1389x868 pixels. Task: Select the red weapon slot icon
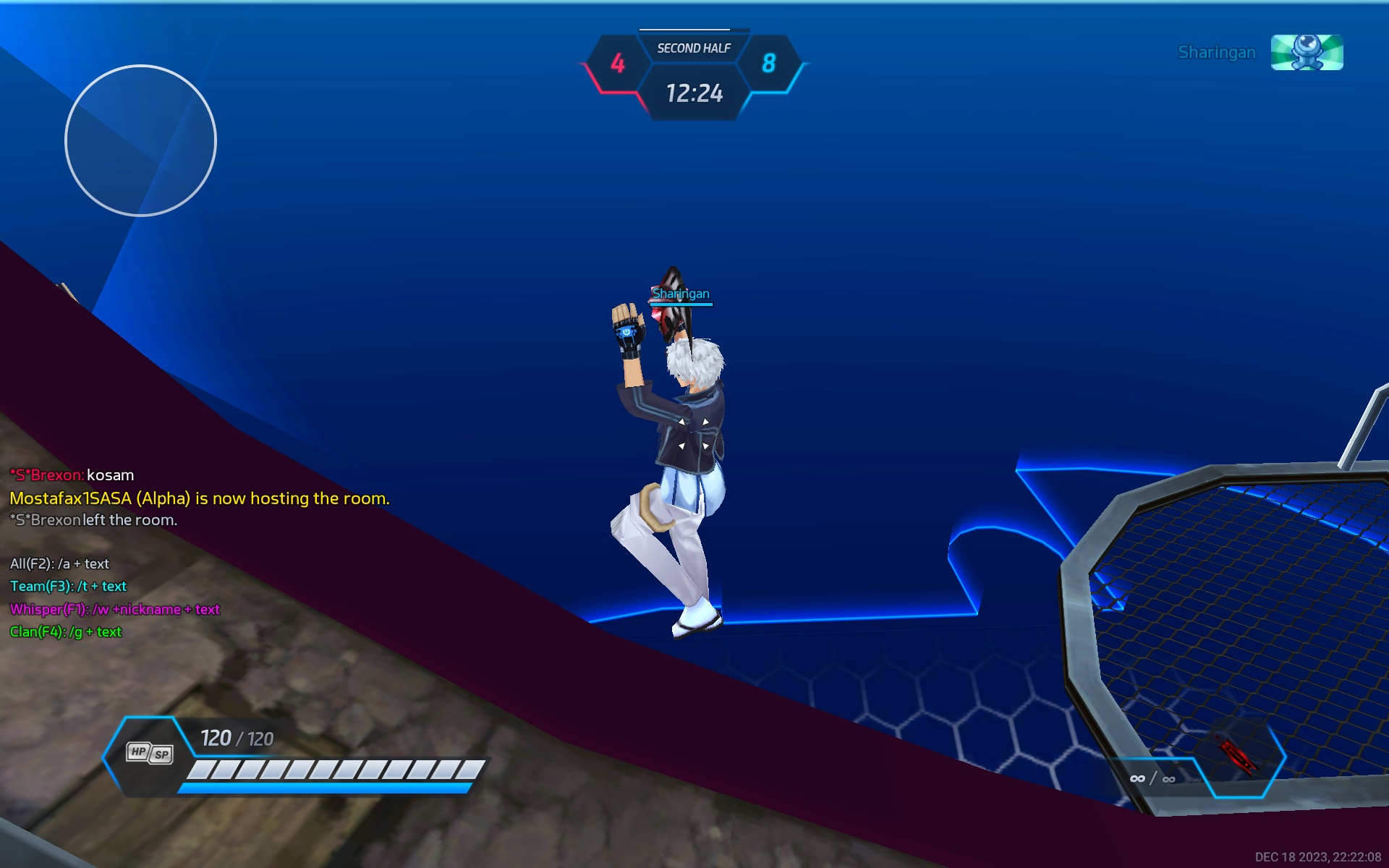click(x=1237, y=756)
